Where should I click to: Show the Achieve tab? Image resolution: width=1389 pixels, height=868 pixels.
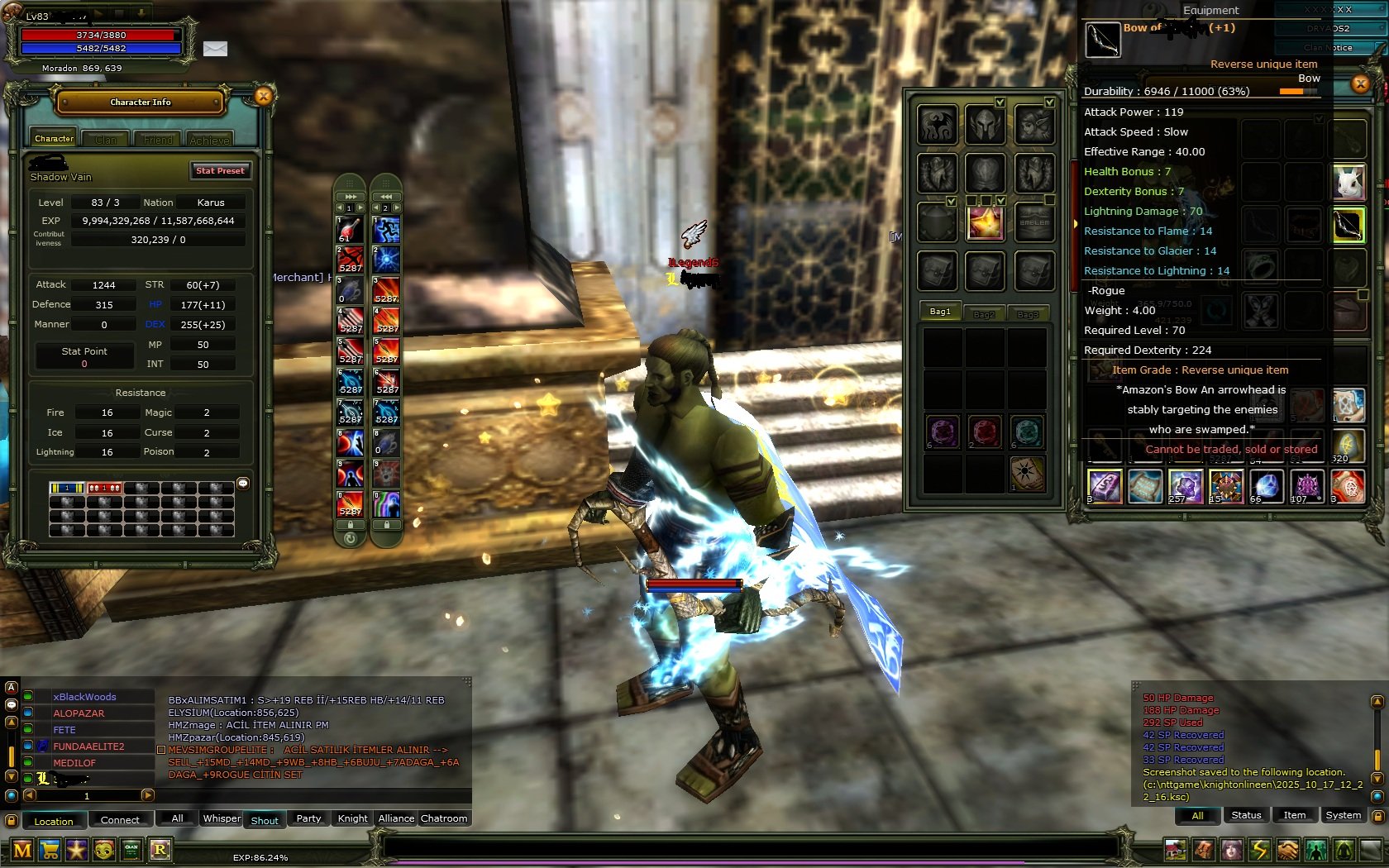[210, 140]
